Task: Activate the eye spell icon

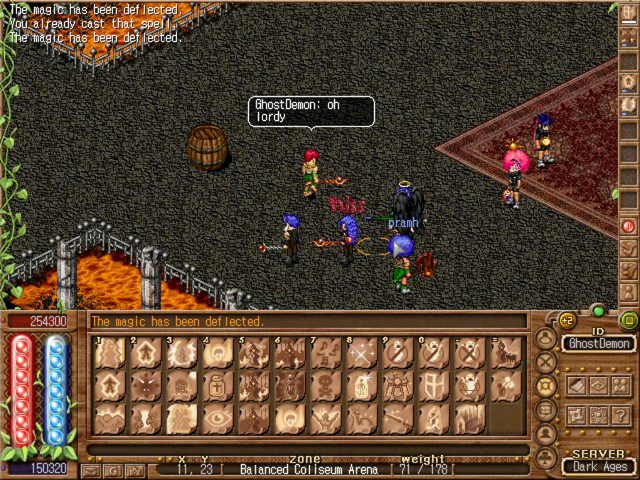Action: [217, 418]
